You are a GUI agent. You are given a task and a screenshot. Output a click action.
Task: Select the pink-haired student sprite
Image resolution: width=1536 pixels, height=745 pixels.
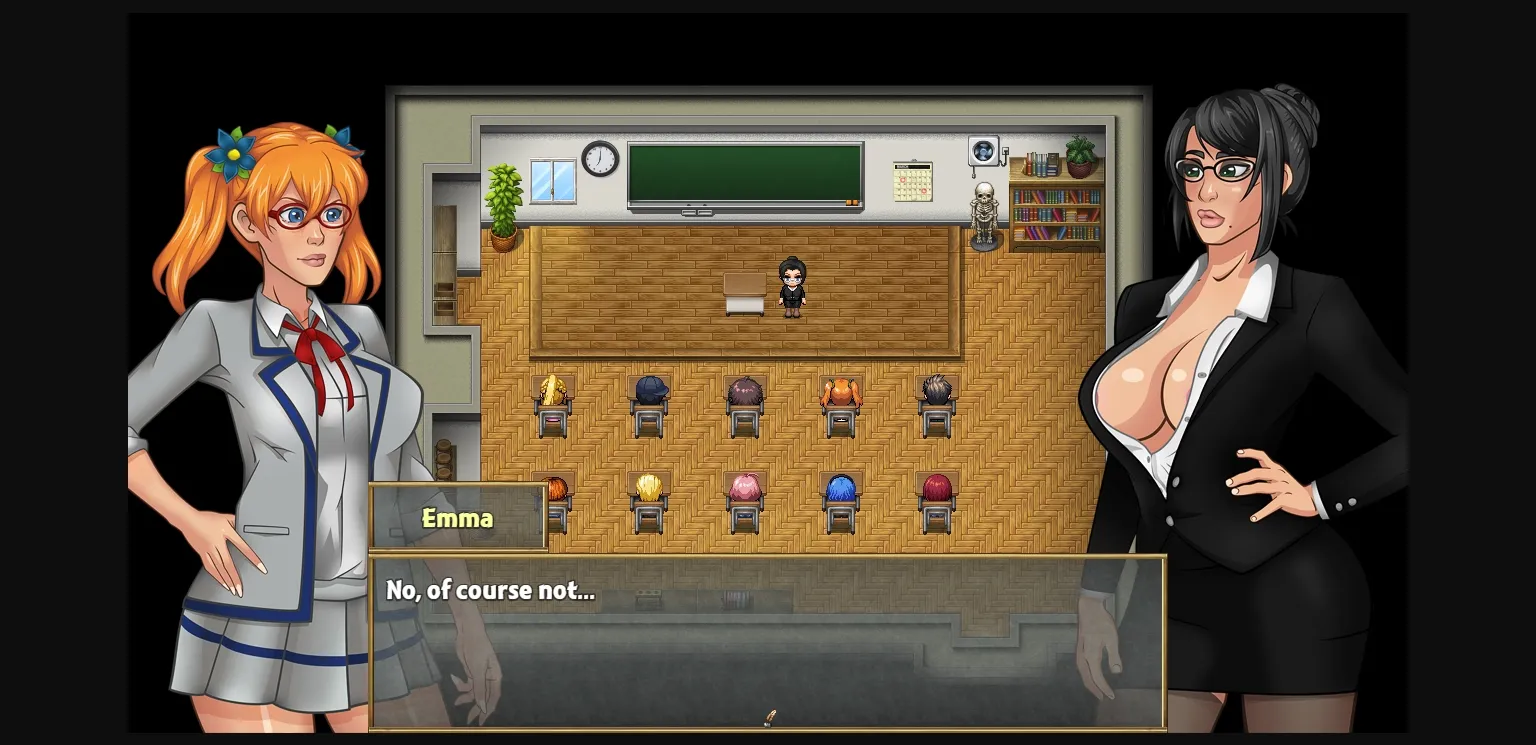point(744,488)
